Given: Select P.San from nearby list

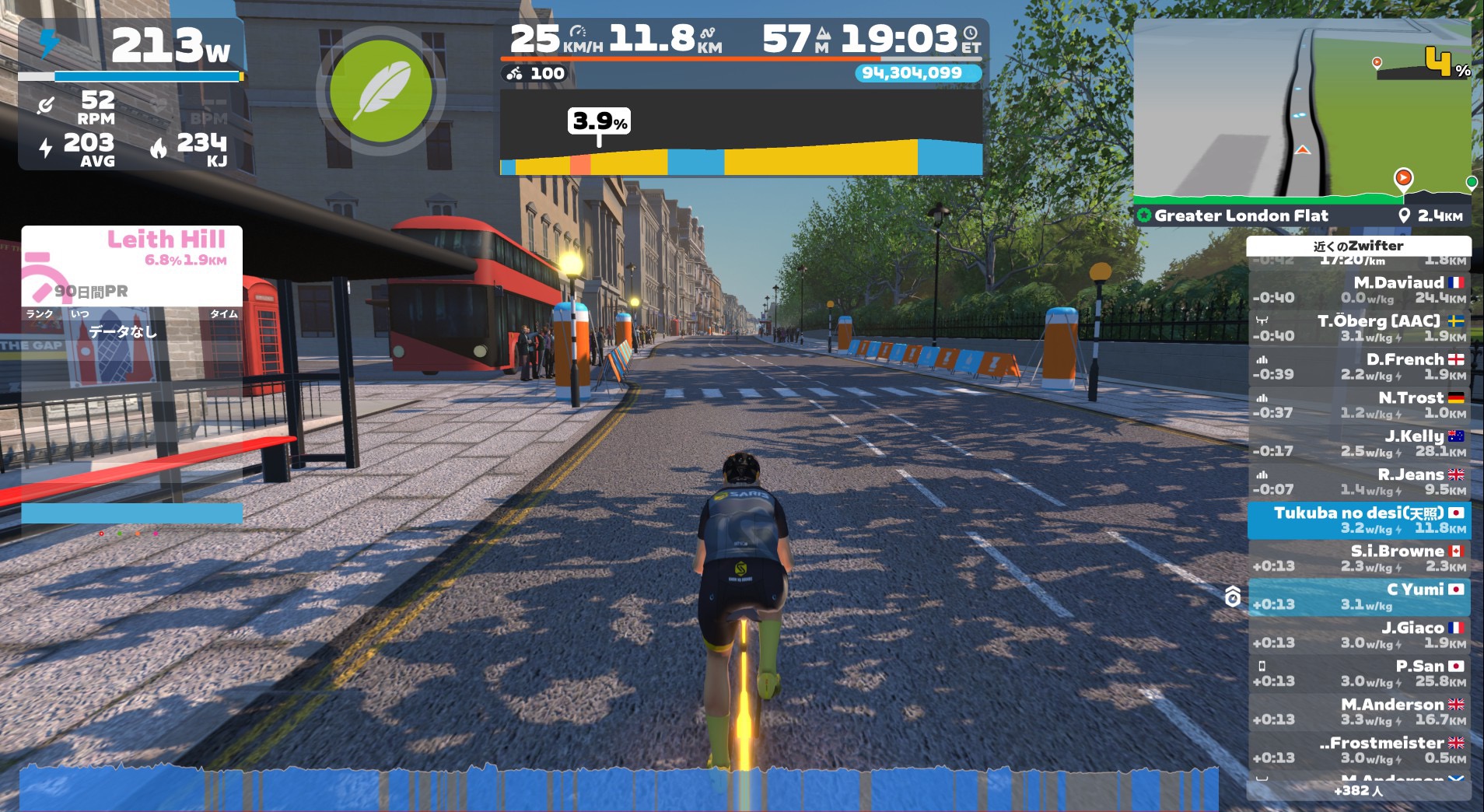Looking at the screenshot, I should (1359, 673).
